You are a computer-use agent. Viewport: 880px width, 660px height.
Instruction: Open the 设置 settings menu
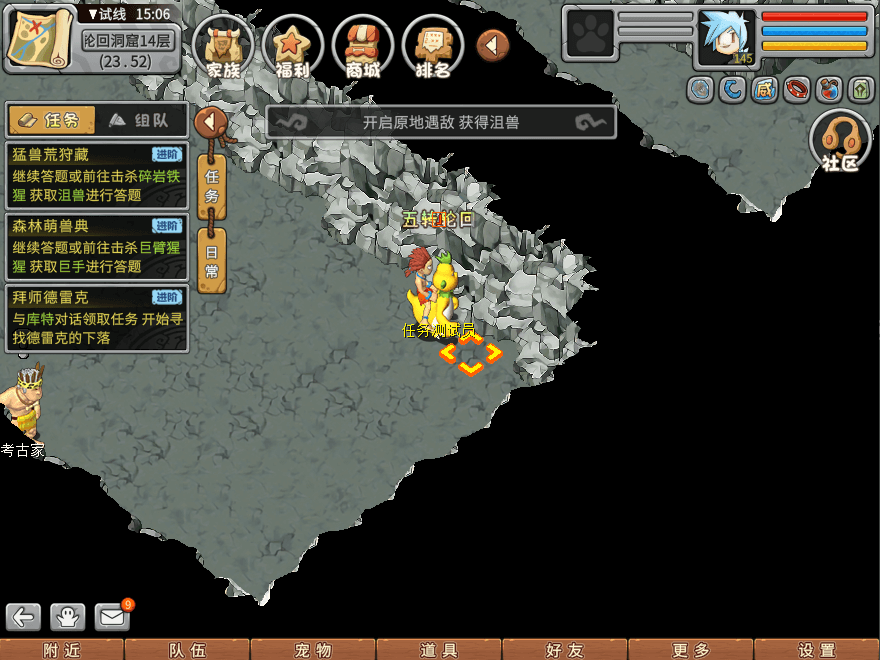point(817,650)
